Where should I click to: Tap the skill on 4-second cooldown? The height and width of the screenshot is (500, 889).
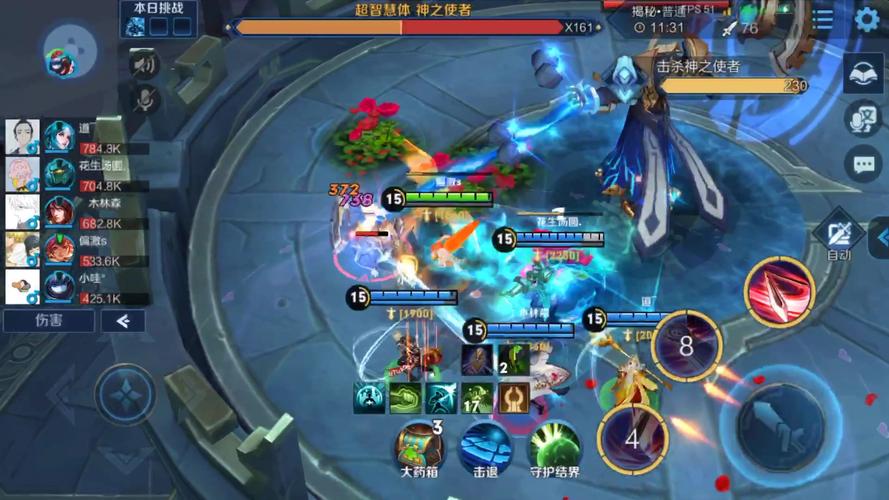[632, 438]
